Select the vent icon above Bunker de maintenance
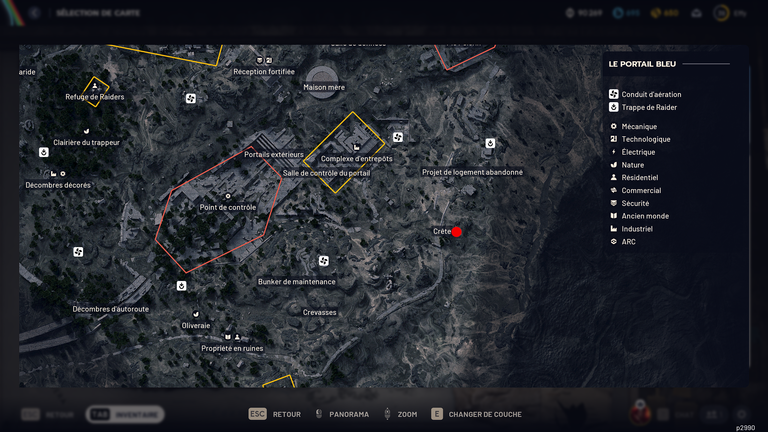 click(x=323, y=262)
